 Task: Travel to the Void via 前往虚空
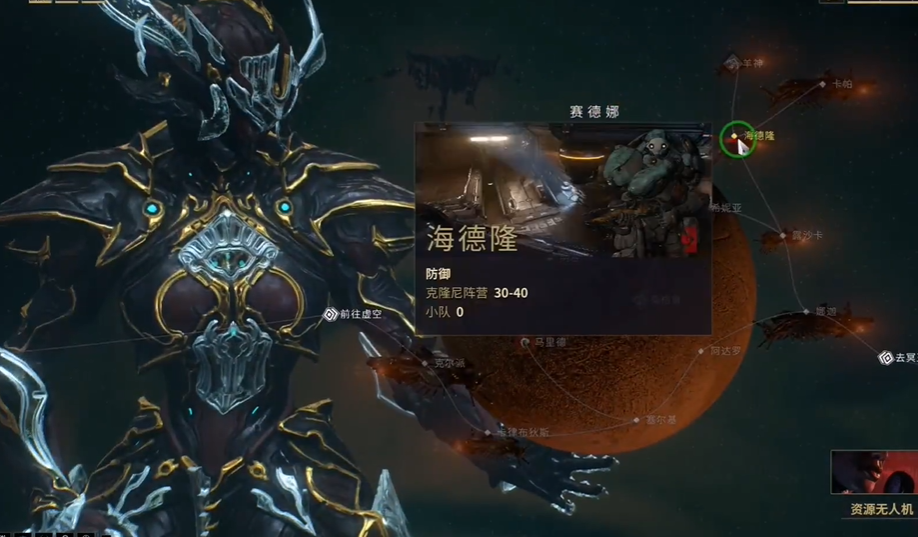(x=331, y=314)
